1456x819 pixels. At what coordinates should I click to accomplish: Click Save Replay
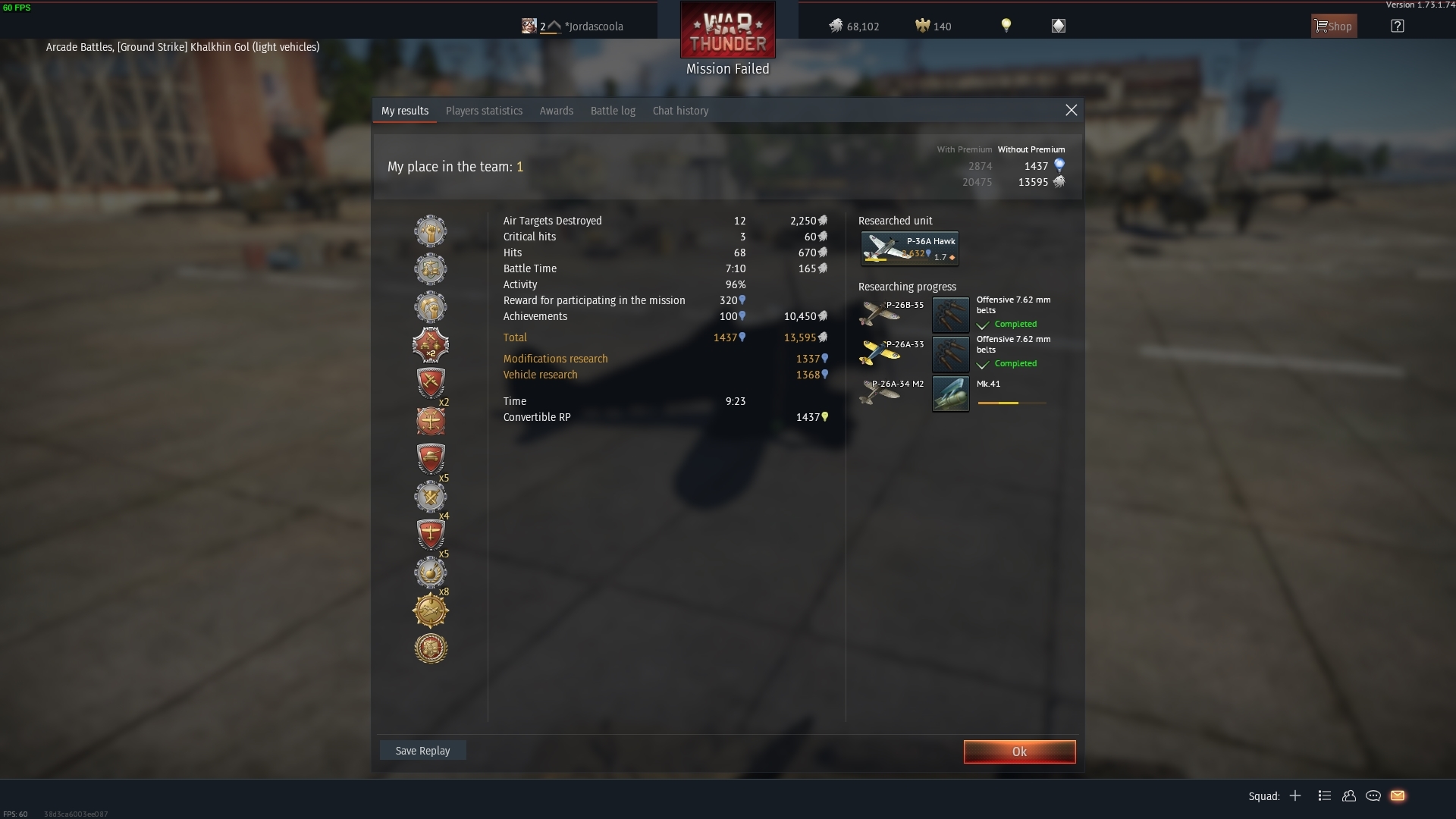click(422, 750)
